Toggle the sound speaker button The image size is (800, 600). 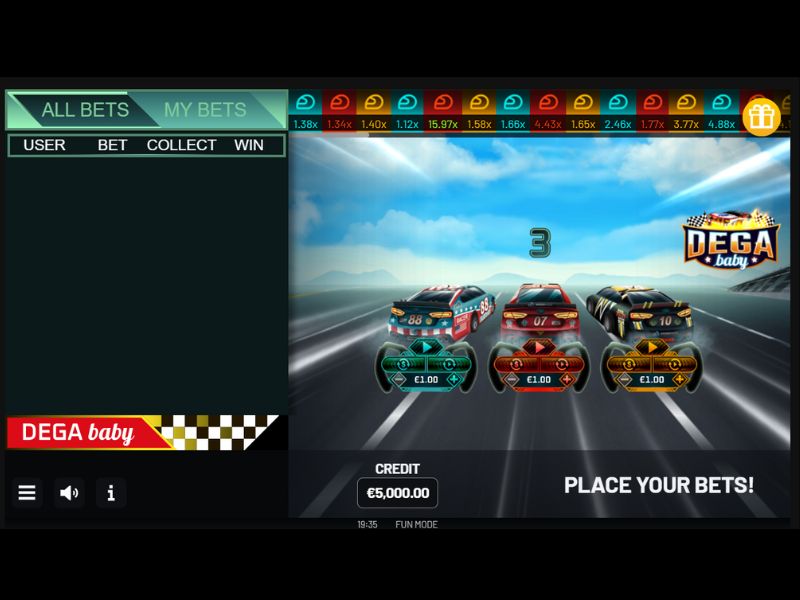(x=69, y=492)
